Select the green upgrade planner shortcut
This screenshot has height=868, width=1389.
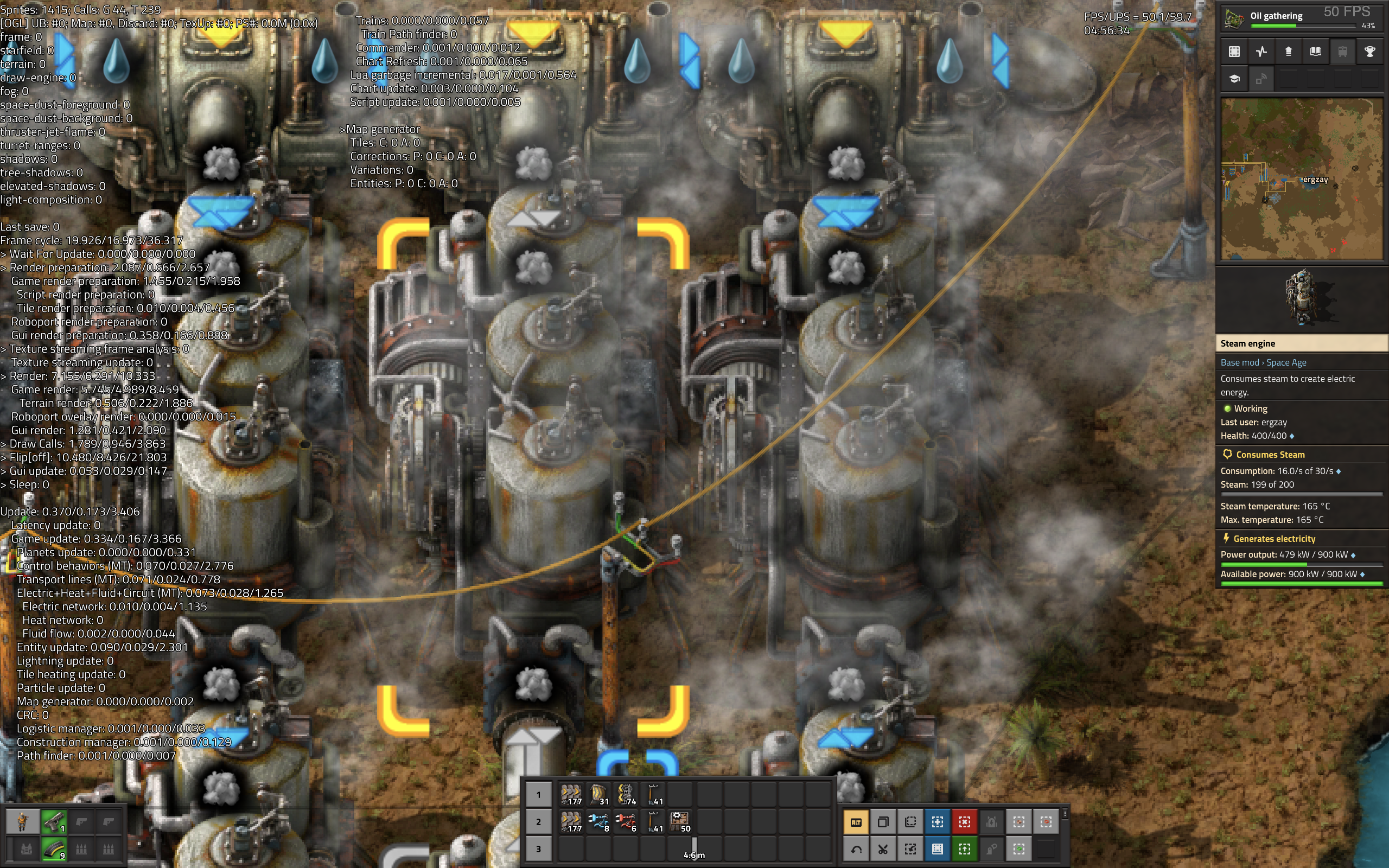pos(964,849)
